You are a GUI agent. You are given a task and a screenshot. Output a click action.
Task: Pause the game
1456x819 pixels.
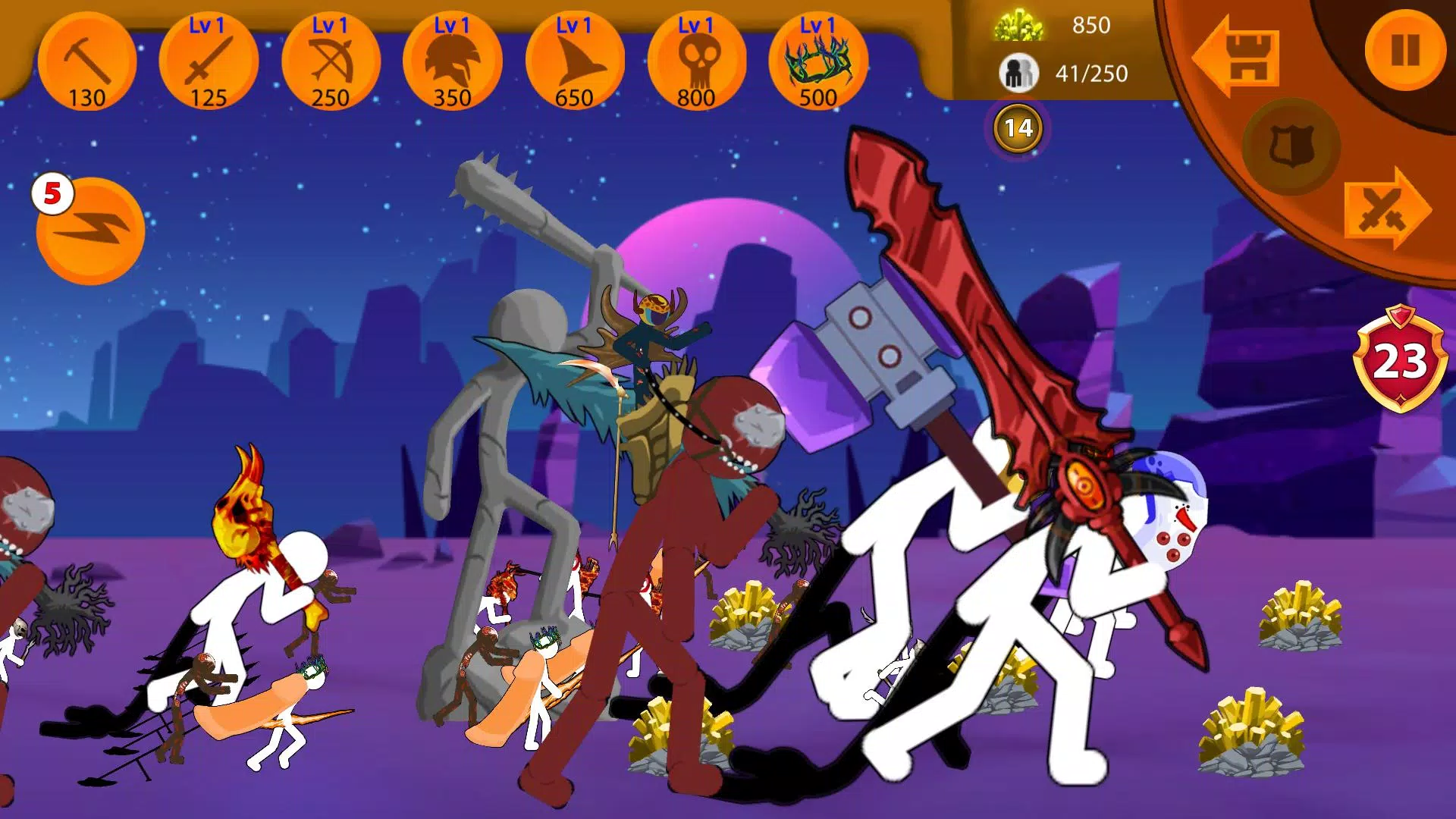[x=1404, y=51]
